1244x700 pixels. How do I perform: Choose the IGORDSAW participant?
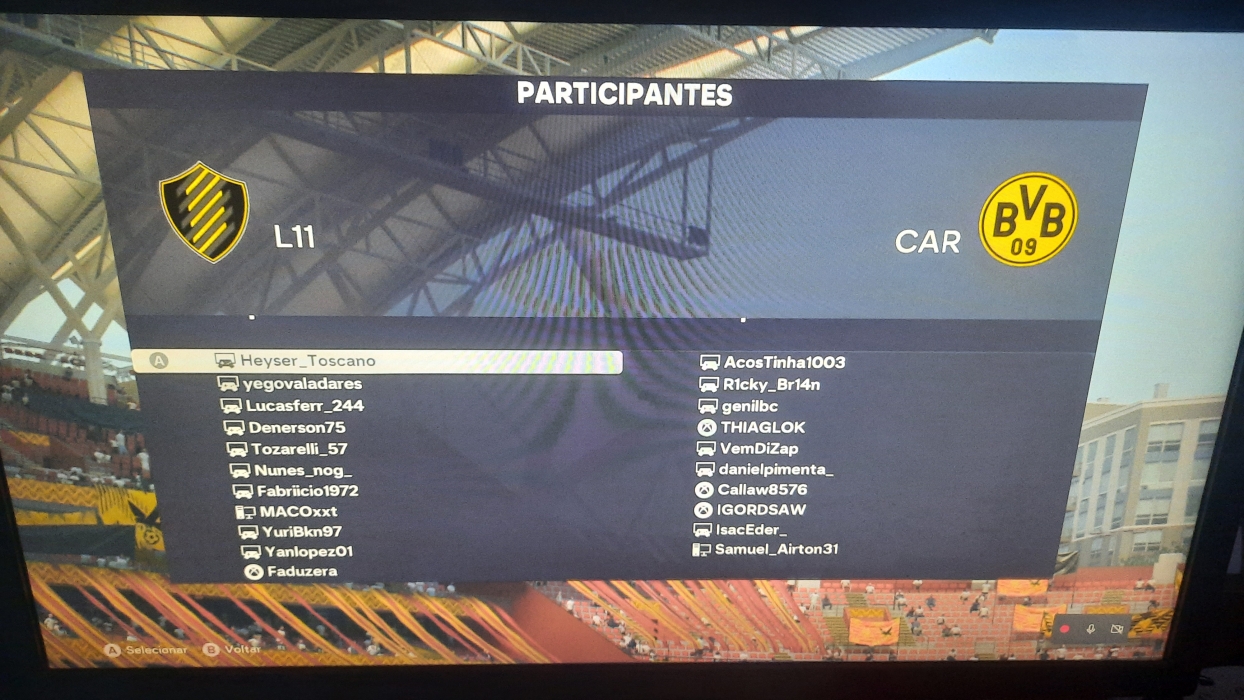761,510
